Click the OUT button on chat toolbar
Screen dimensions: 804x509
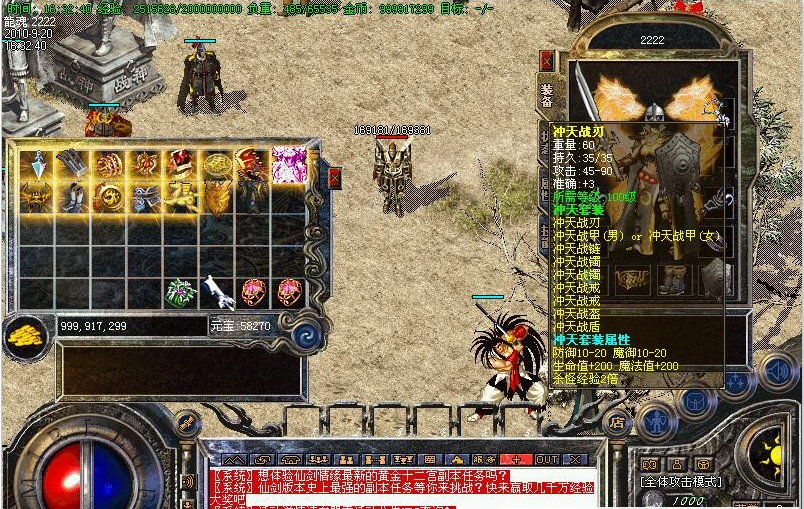coord(547,459)
